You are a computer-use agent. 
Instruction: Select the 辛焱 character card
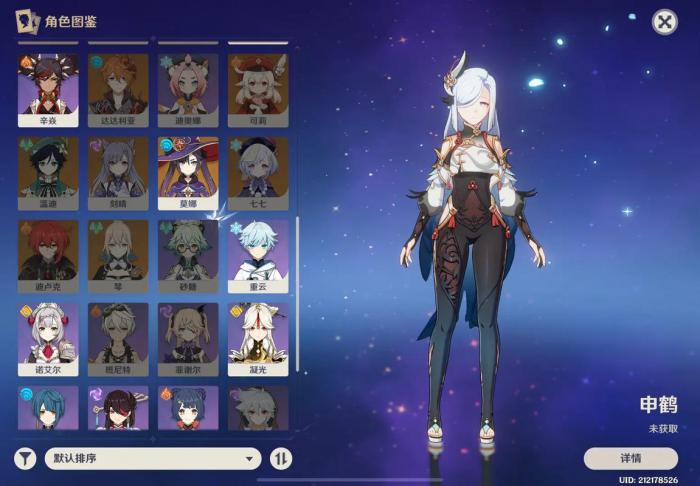pyautogui.click(x=48, y=89)
